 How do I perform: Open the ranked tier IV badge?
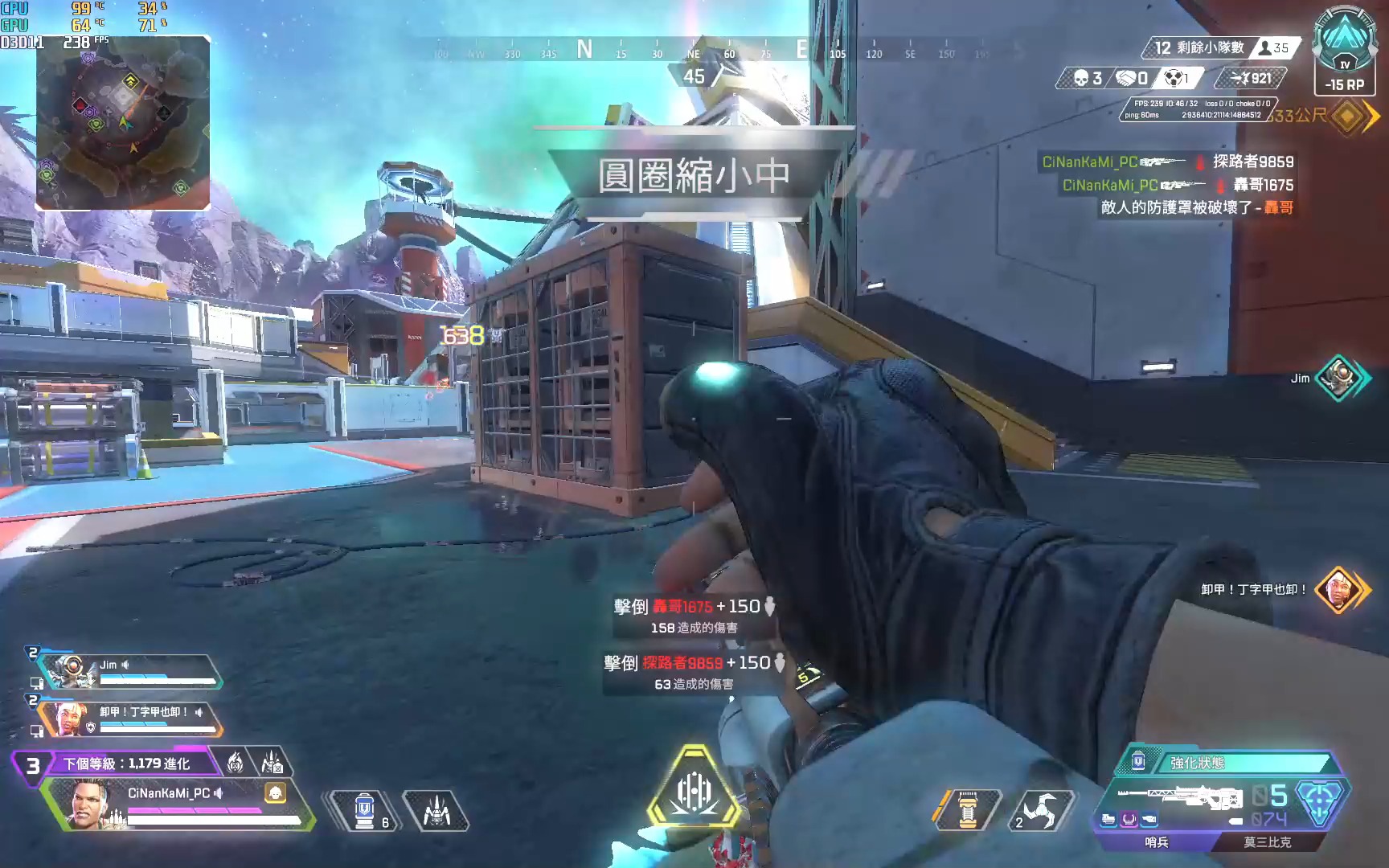[1344, 47]
